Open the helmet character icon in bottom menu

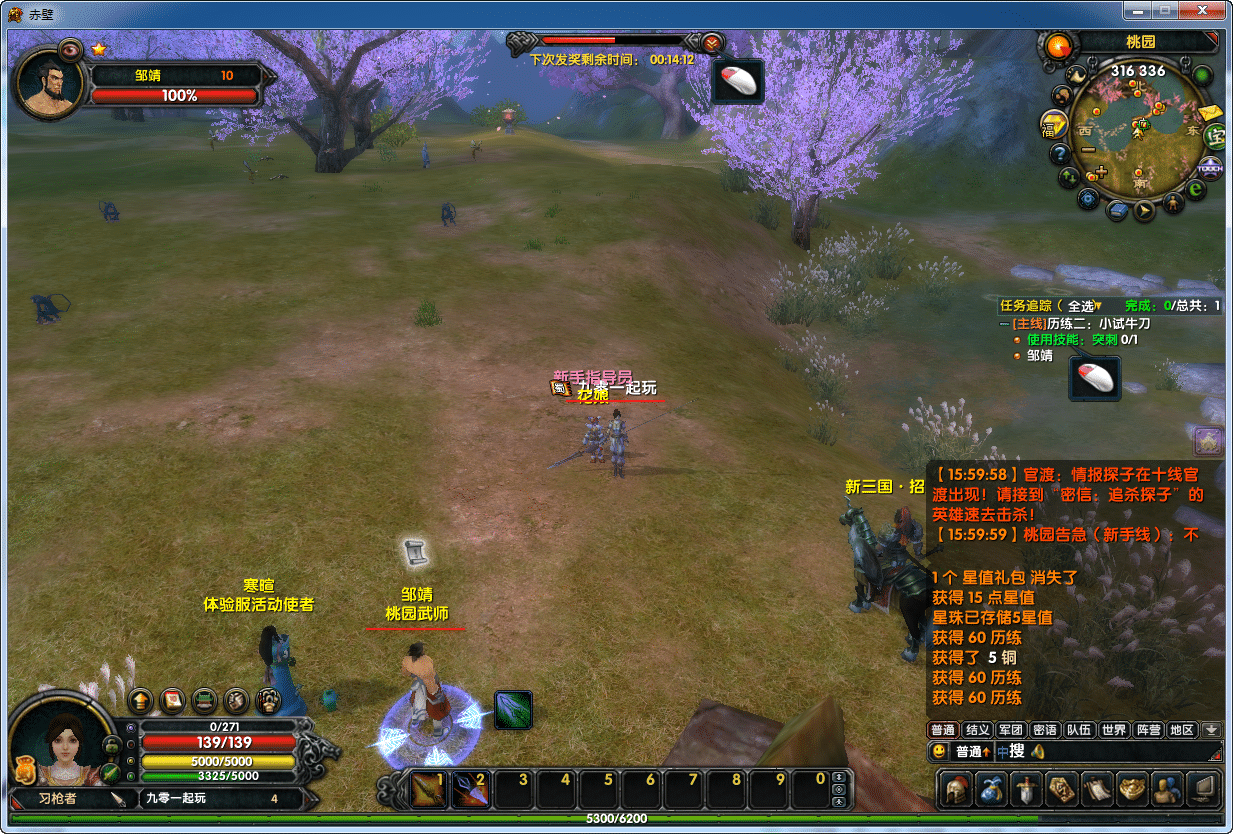[x=958, y=790]
